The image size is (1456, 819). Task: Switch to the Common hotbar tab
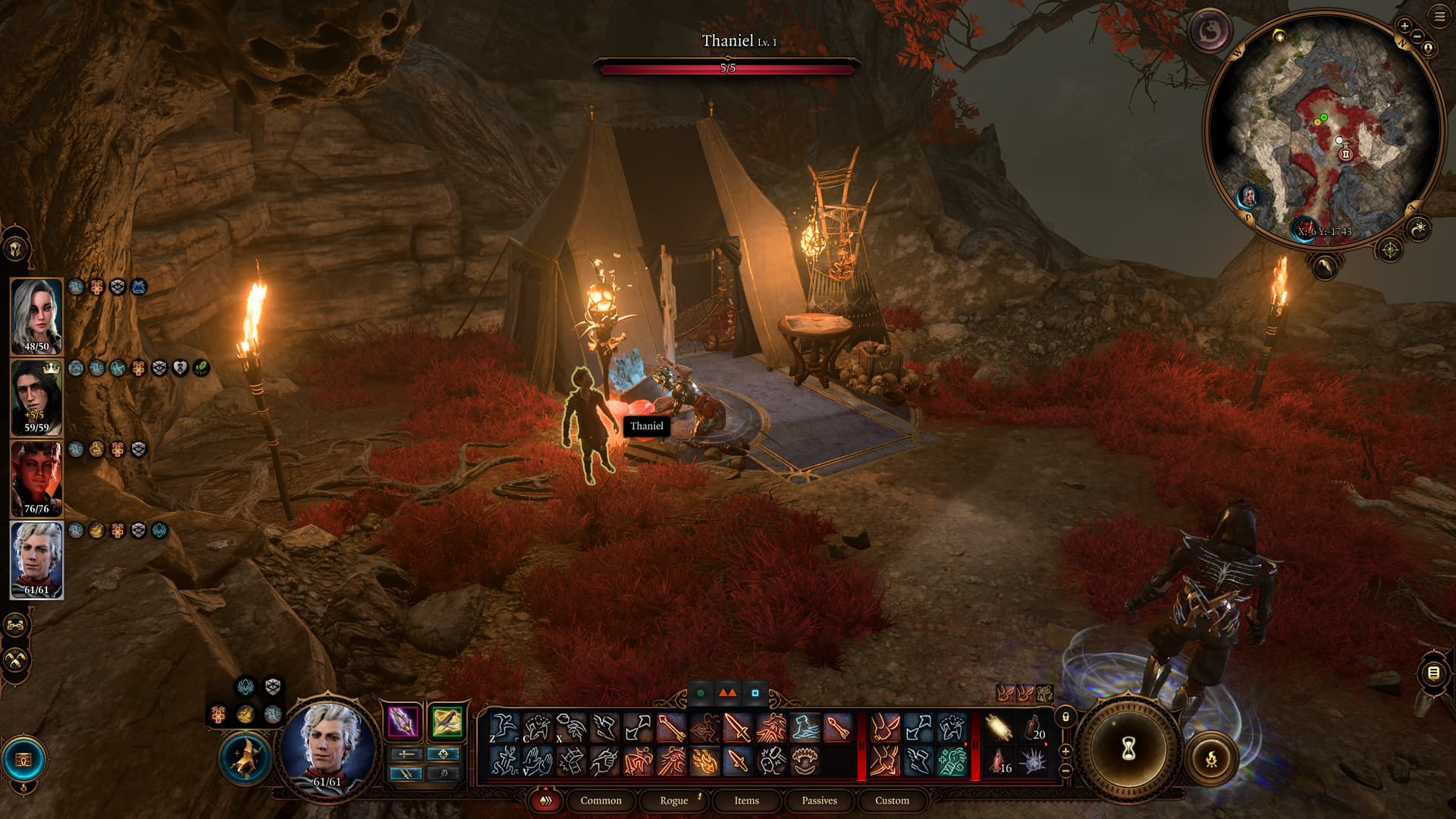[x=601, y=800]
